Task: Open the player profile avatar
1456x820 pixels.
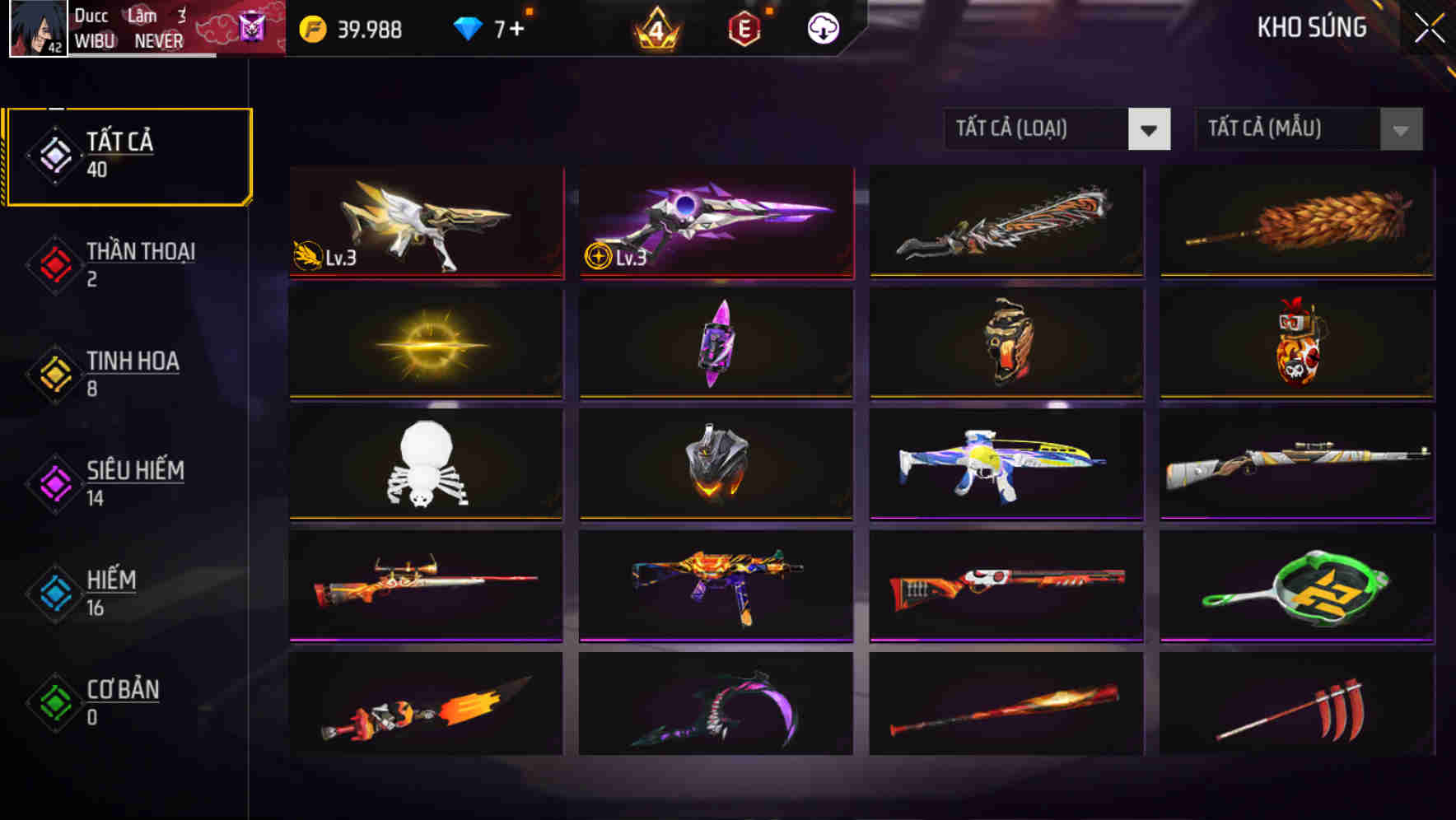Action: [36, 28]
